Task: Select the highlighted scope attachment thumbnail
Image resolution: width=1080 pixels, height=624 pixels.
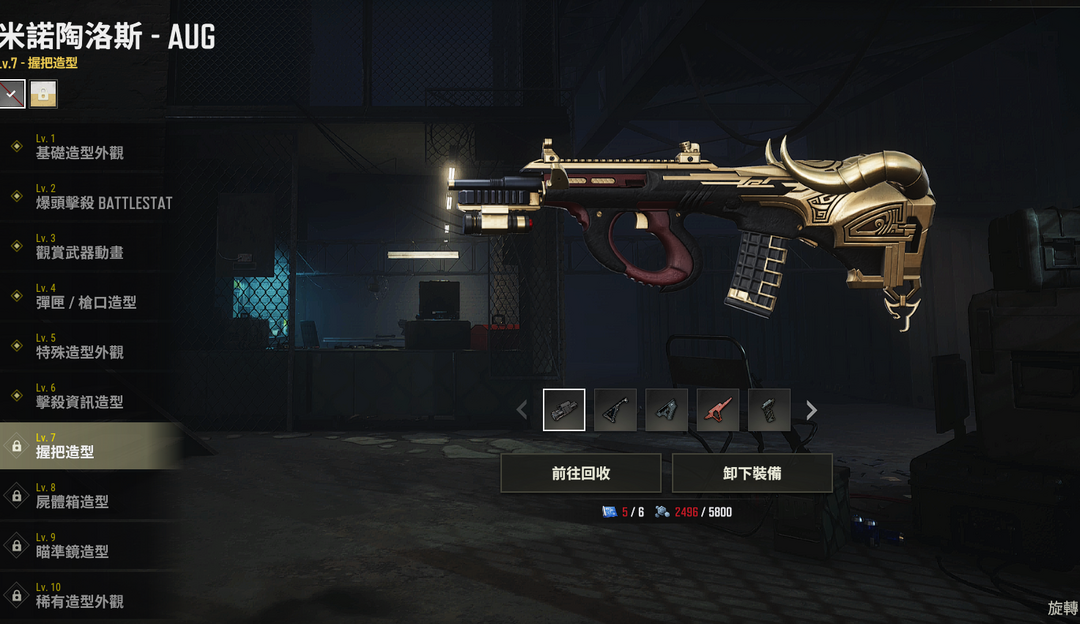Action: 564,410
